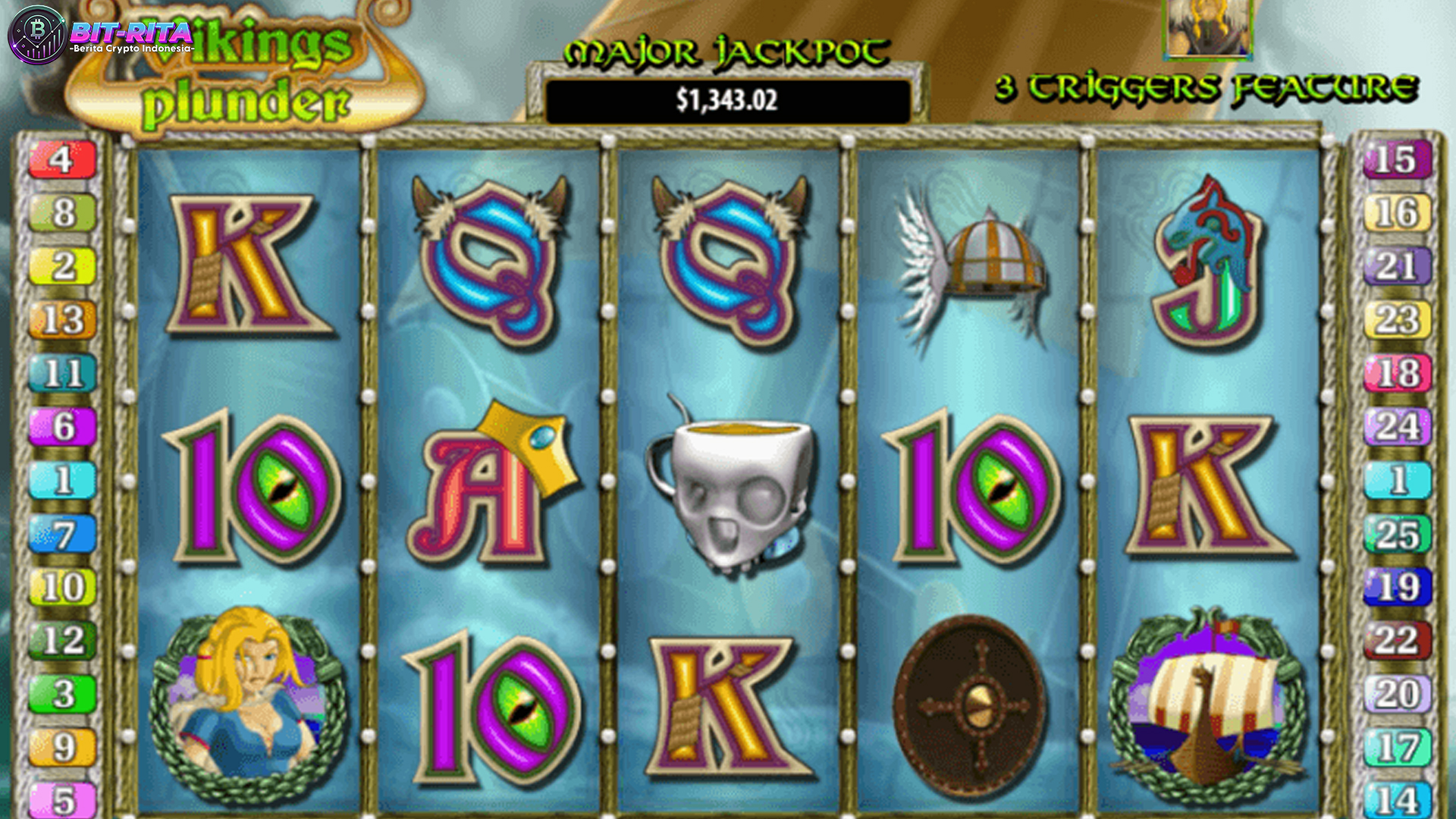Activate payline 13 marker
Image resolution: width=1456 pixels, height=819 pixels.
click(x=62, y=320)
